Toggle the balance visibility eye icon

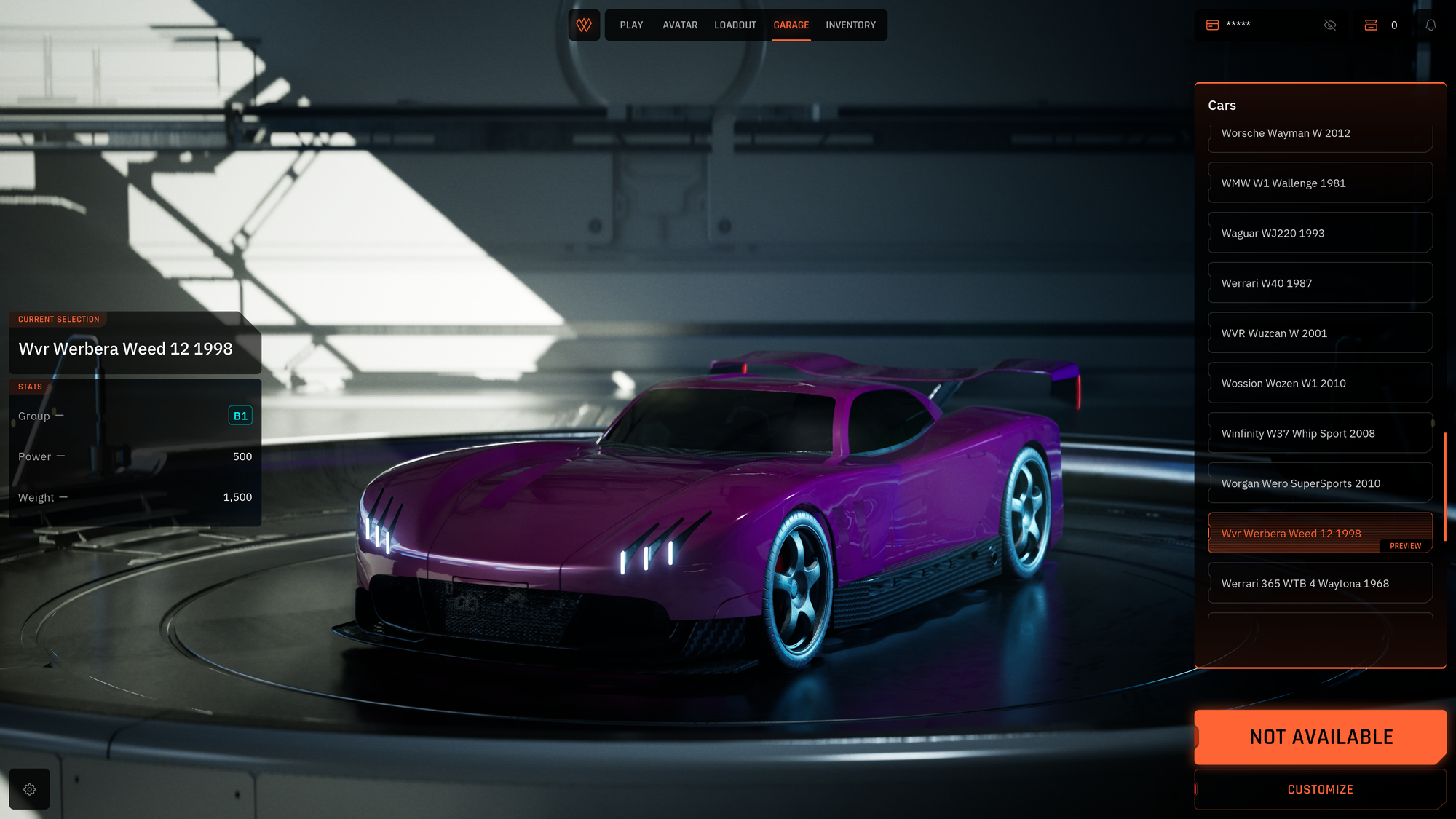click(x=1330, y=25)
